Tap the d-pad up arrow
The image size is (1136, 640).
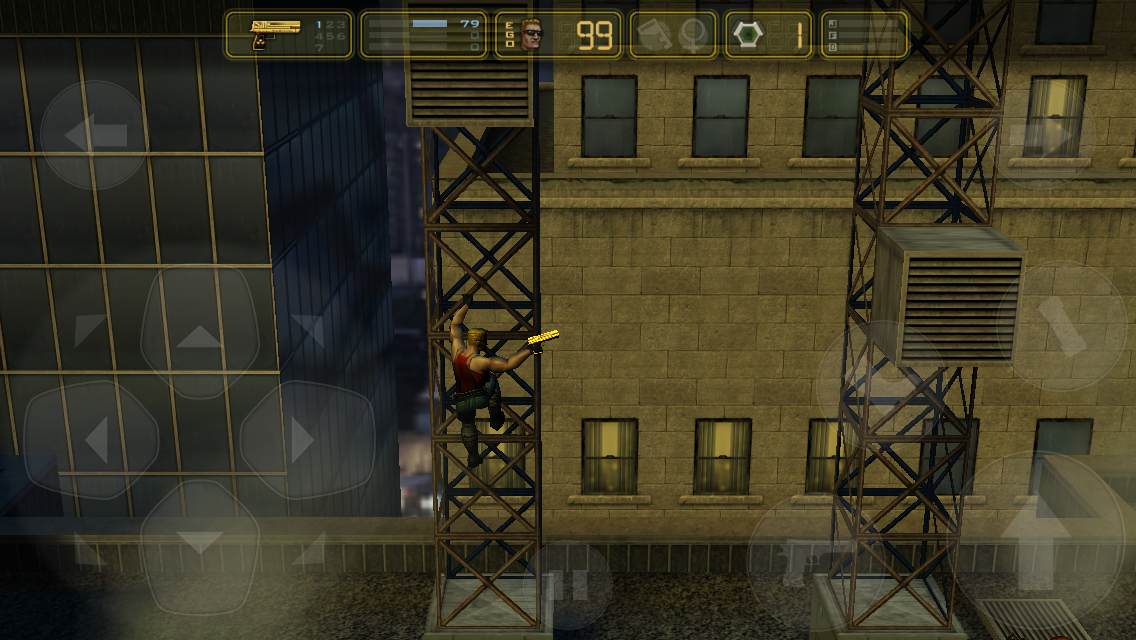coord(200,334)
